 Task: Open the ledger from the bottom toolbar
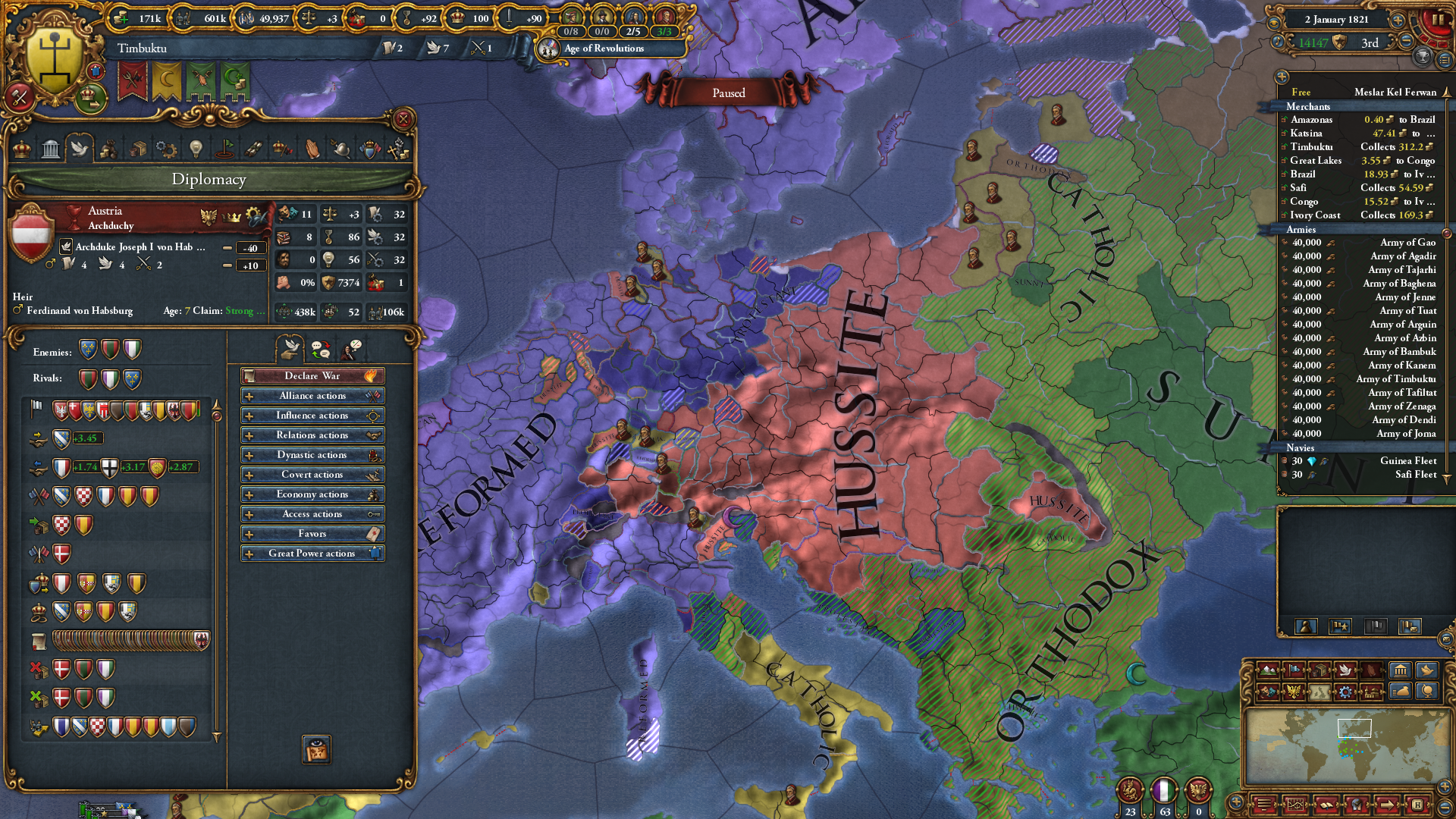click(1328, 804)
